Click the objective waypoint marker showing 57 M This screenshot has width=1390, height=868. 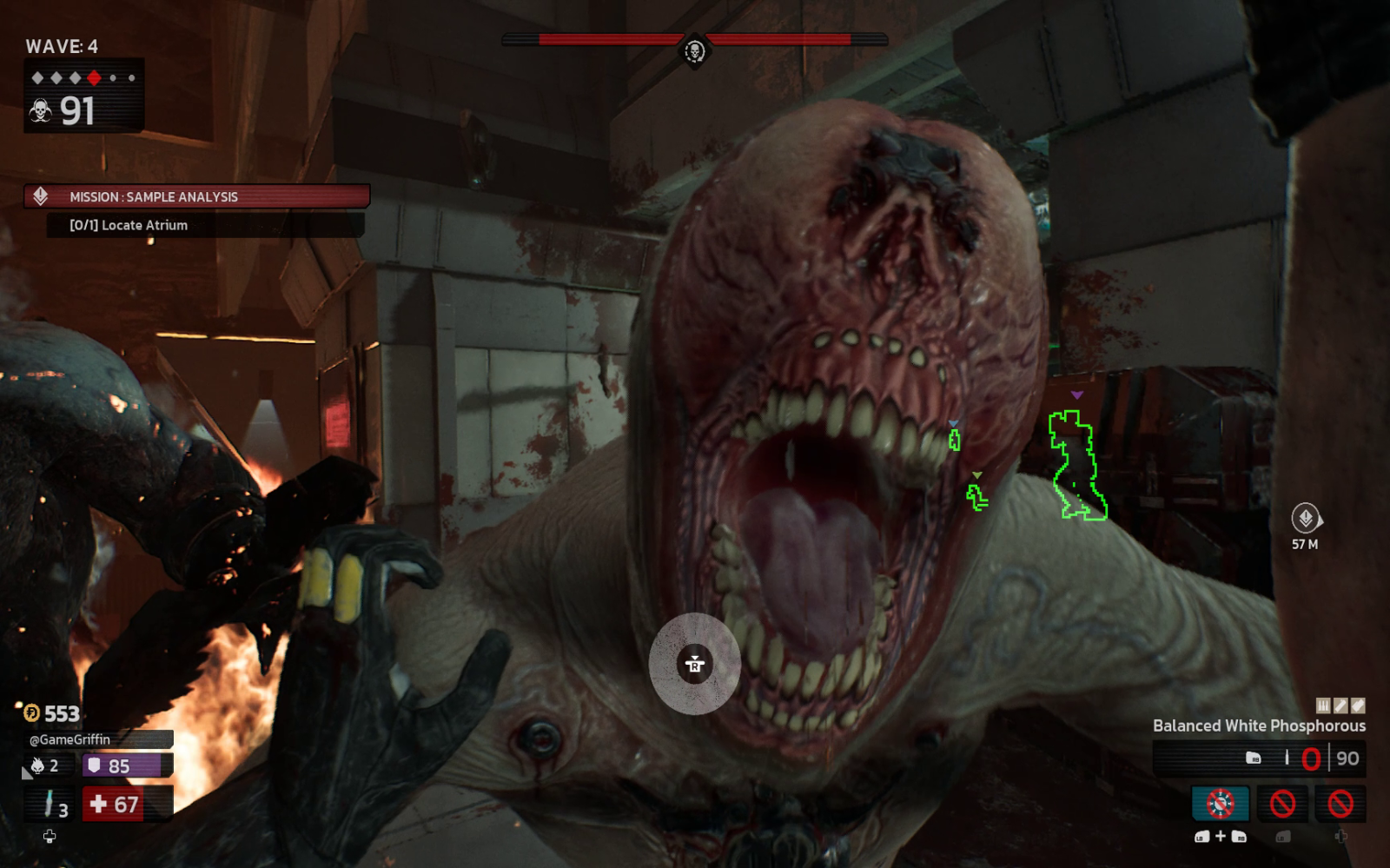[1305, 519]
